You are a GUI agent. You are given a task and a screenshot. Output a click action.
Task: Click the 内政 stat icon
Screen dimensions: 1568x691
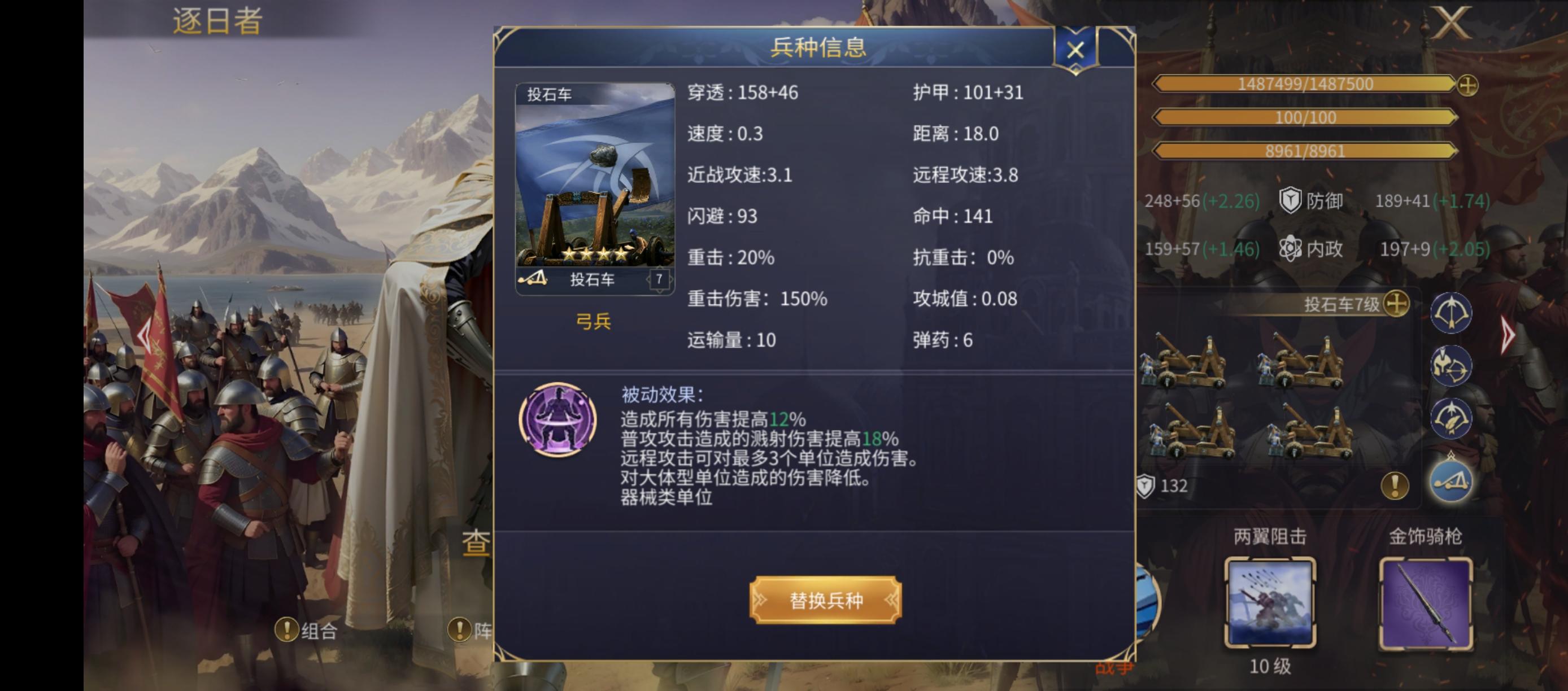pyautogui.click(x=1291, y=248)
